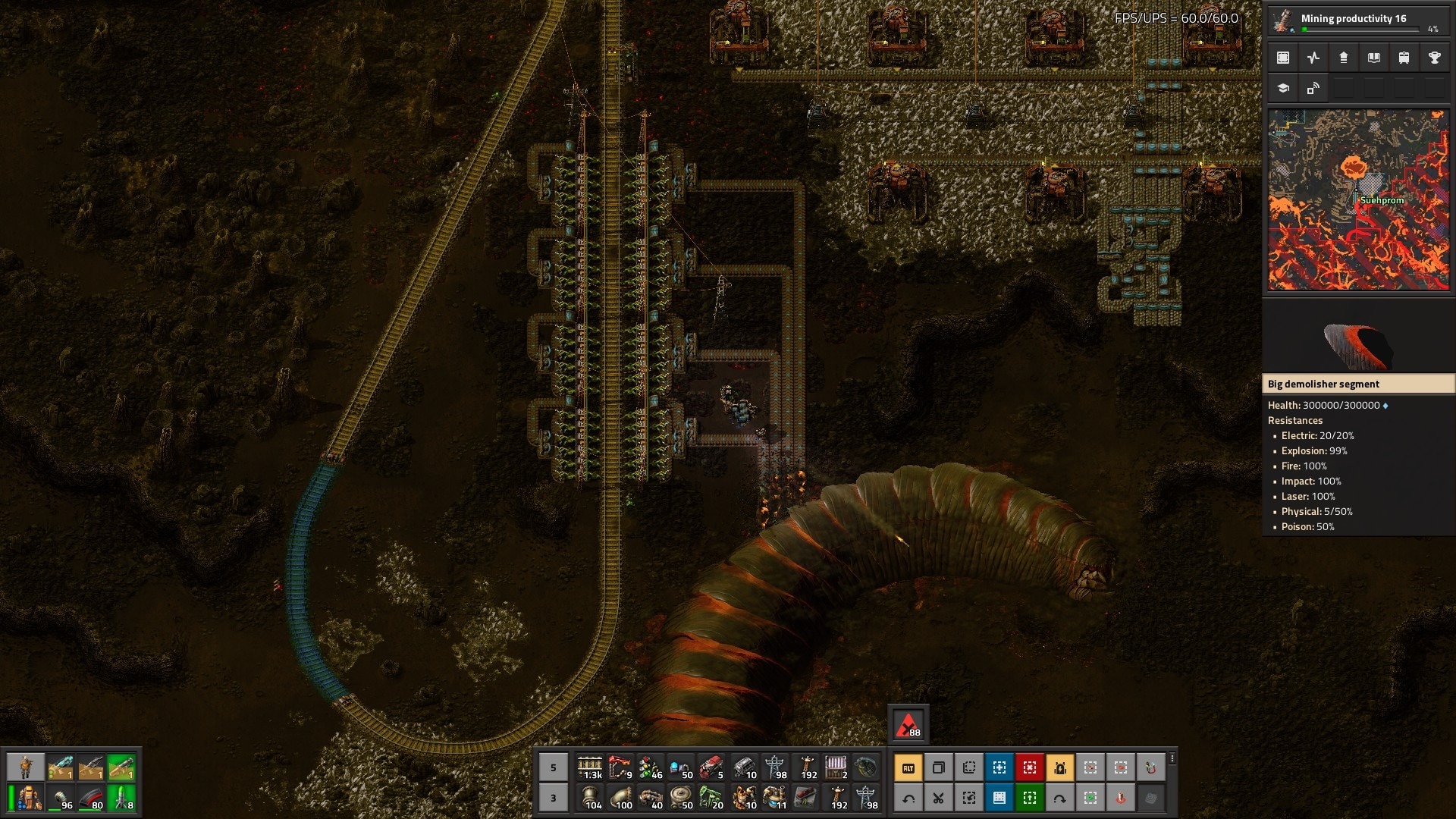The image size is (1456, 819).
Task: Click the undo arrow shortcut
Action: 908,798
